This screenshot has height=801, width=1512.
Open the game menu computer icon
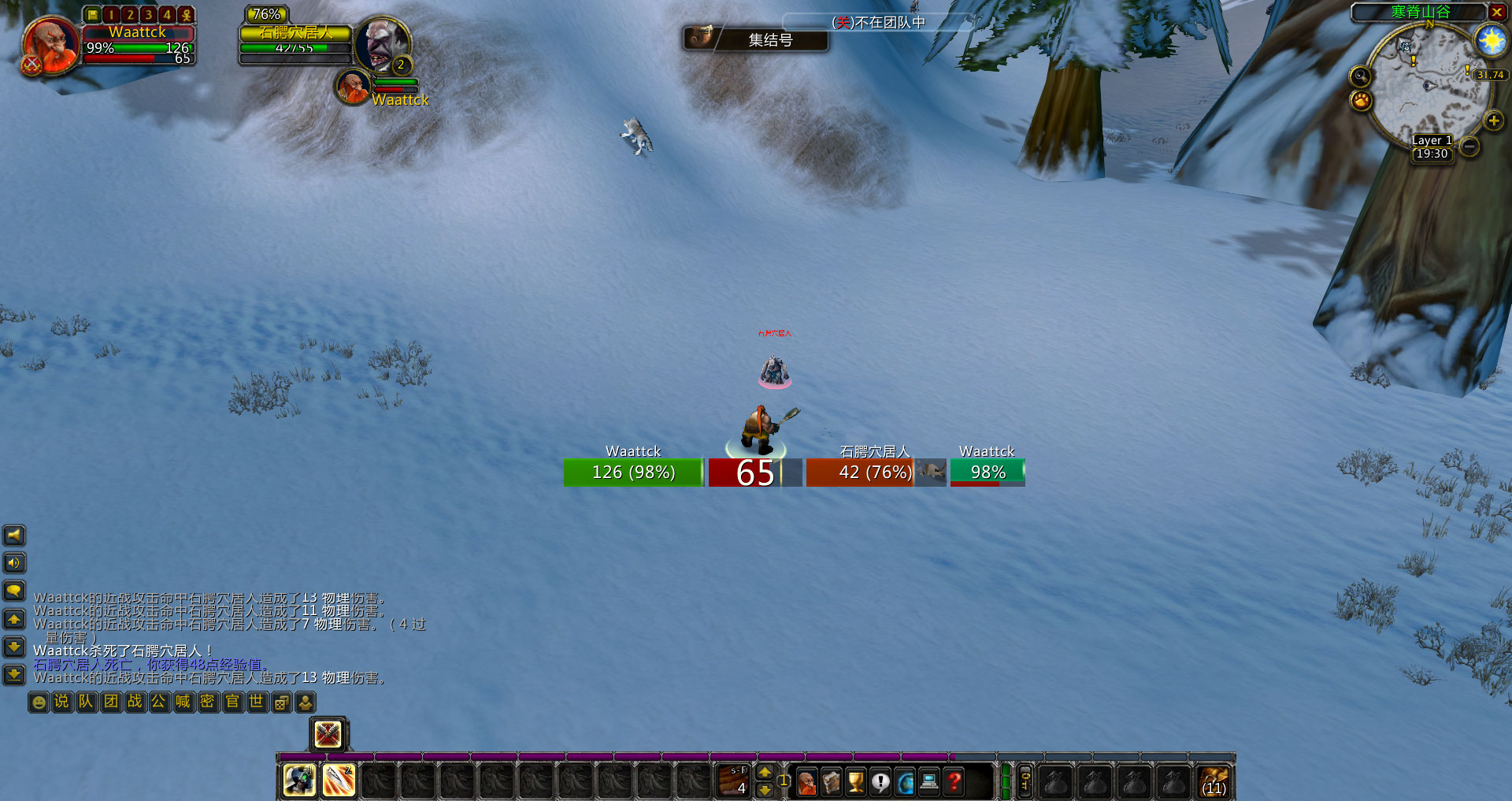tap(929, 781)
